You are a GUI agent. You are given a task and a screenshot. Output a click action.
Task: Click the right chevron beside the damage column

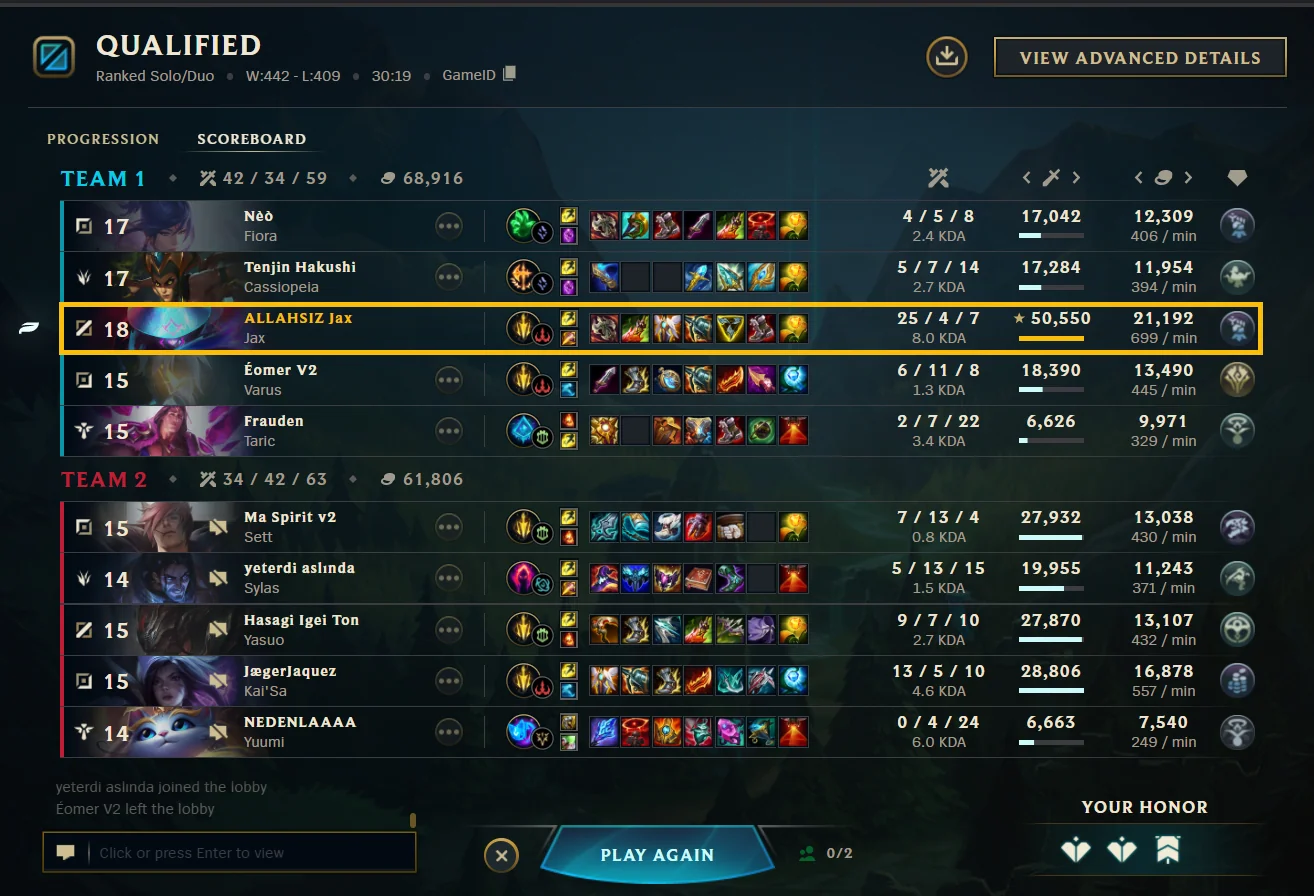[1077, 177]
